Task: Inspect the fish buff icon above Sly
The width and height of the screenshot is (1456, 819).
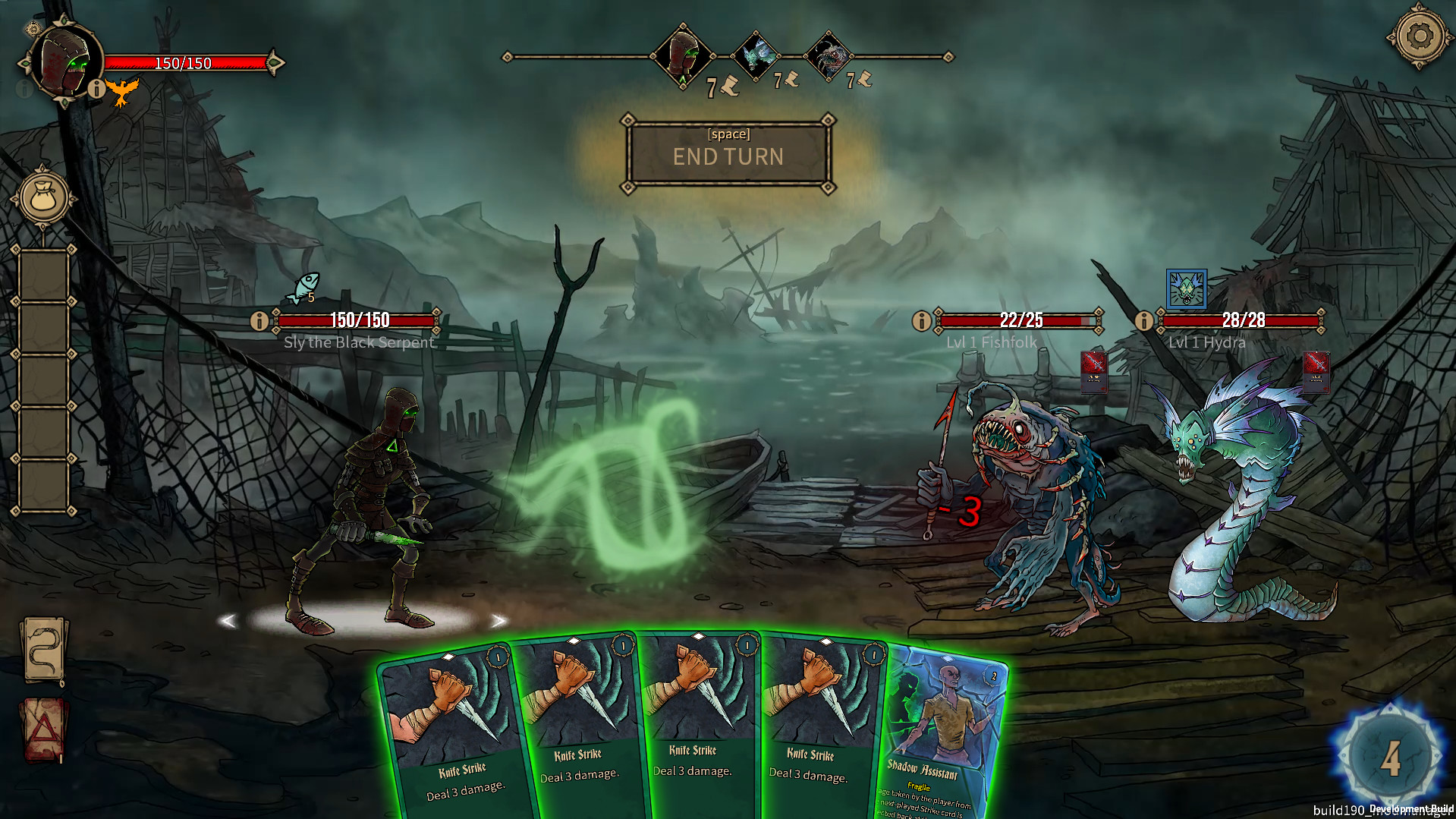Action: click(303, 288)
